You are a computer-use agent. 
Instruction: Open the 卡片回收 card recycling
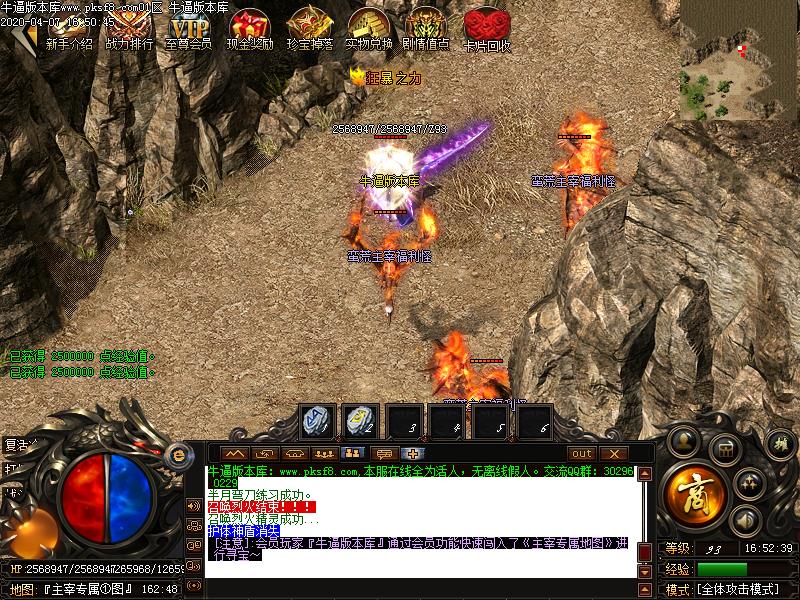click(487, 30)
